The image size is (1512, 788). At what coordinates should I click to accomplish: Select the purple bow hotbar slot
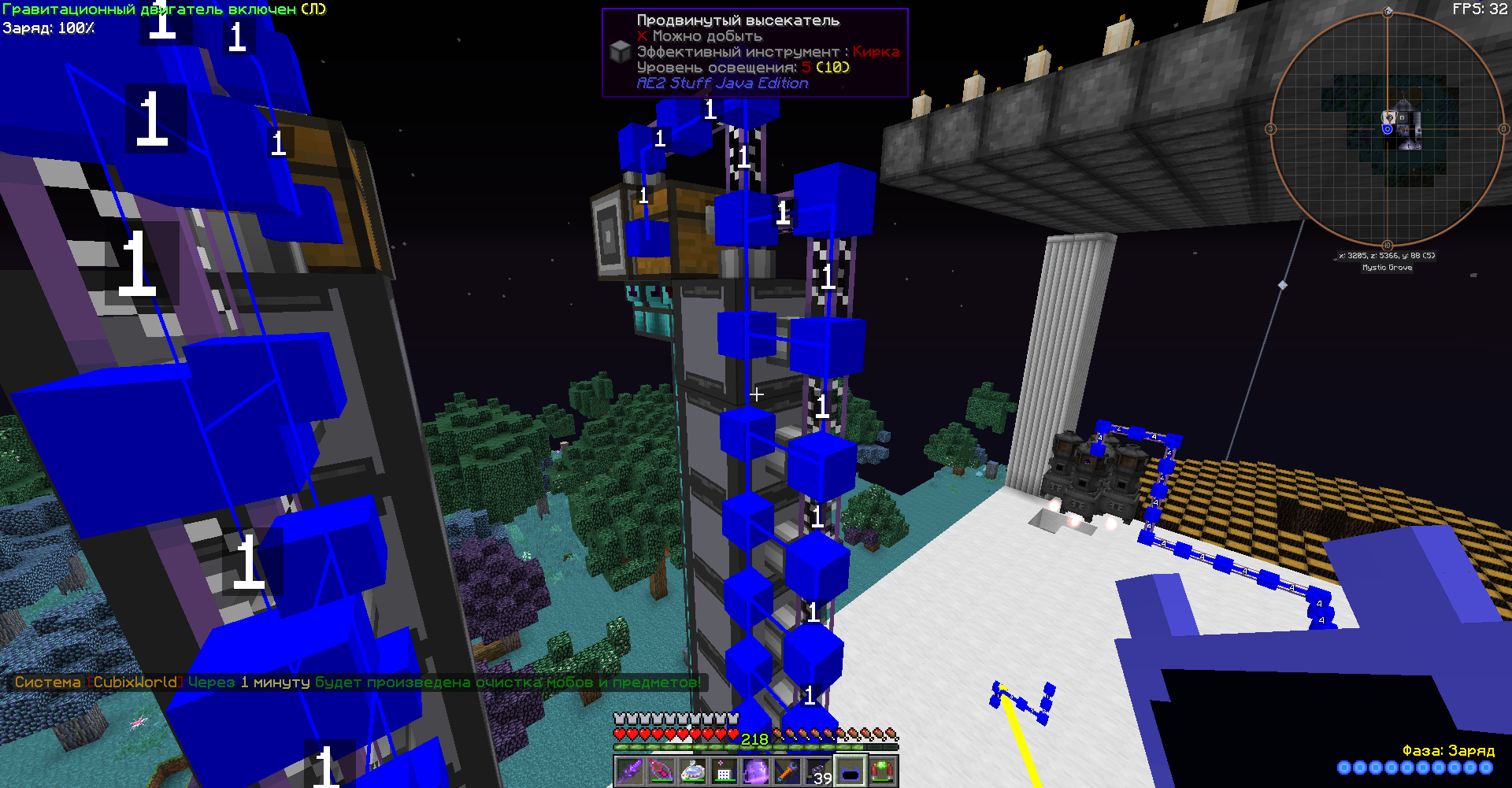click(x=661, y=771)
